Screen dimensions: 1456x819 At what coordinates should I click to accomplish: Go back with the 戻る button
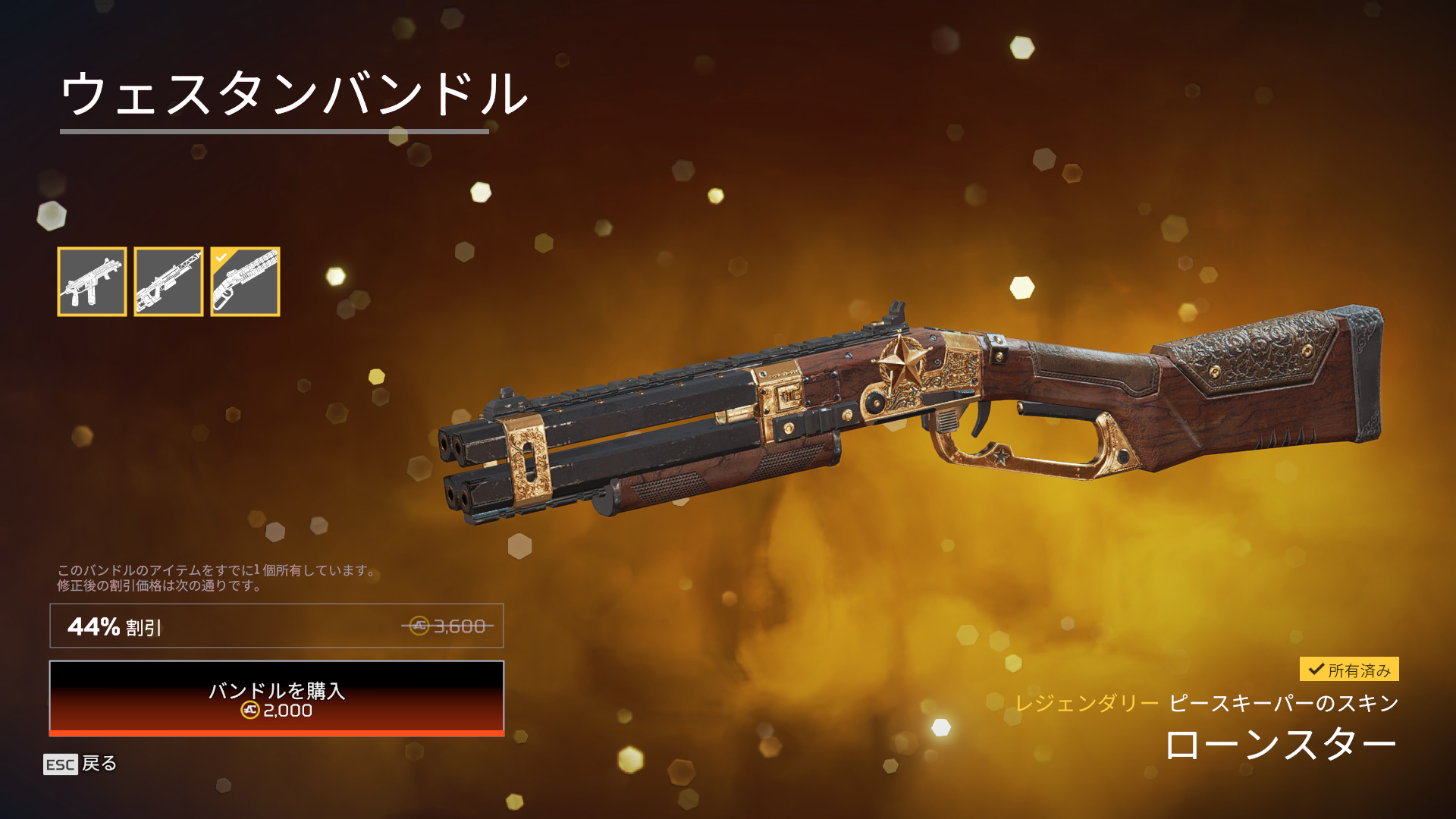coord(80,764)
